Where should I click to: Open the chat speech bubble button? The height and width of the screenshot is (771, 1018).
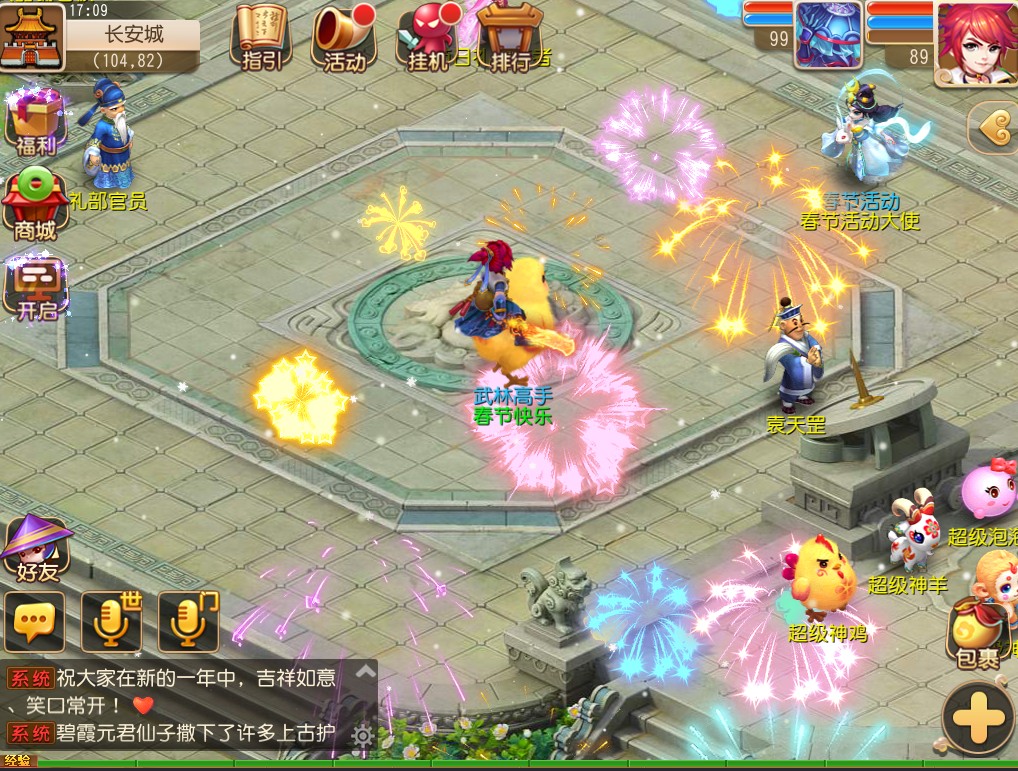35,622
